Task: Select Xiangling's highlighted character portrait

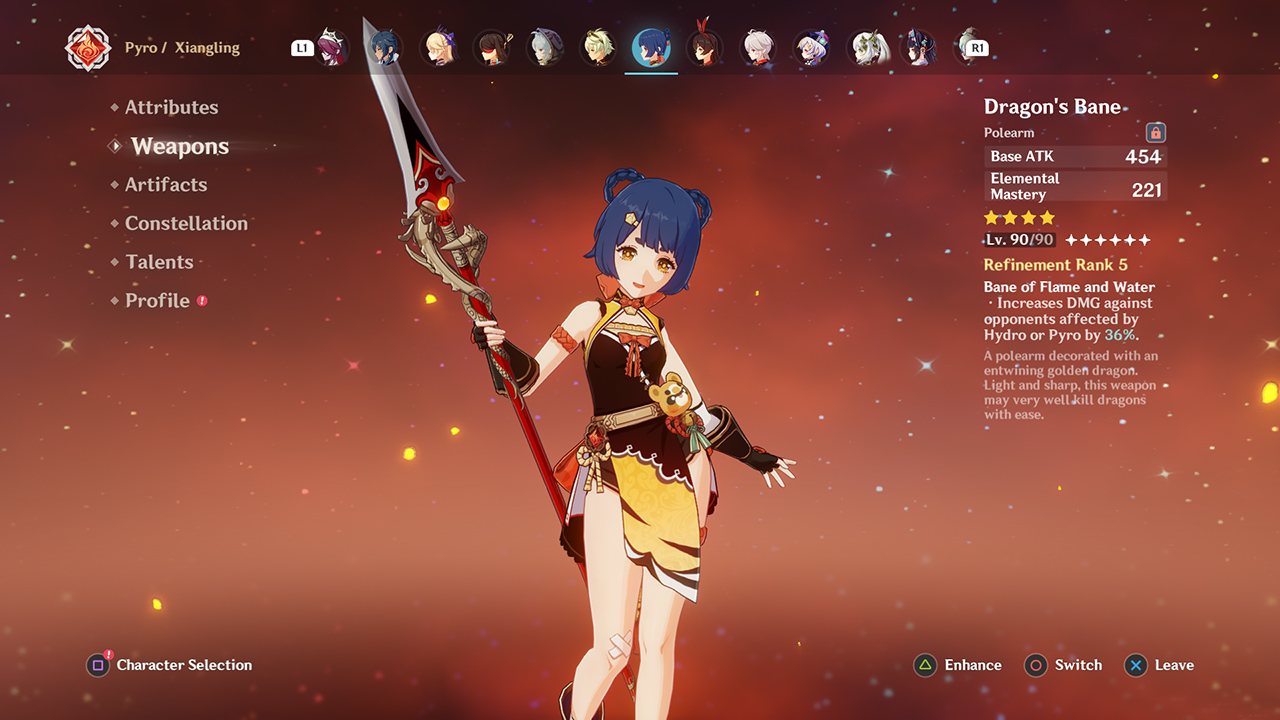Action: [651, 46]
